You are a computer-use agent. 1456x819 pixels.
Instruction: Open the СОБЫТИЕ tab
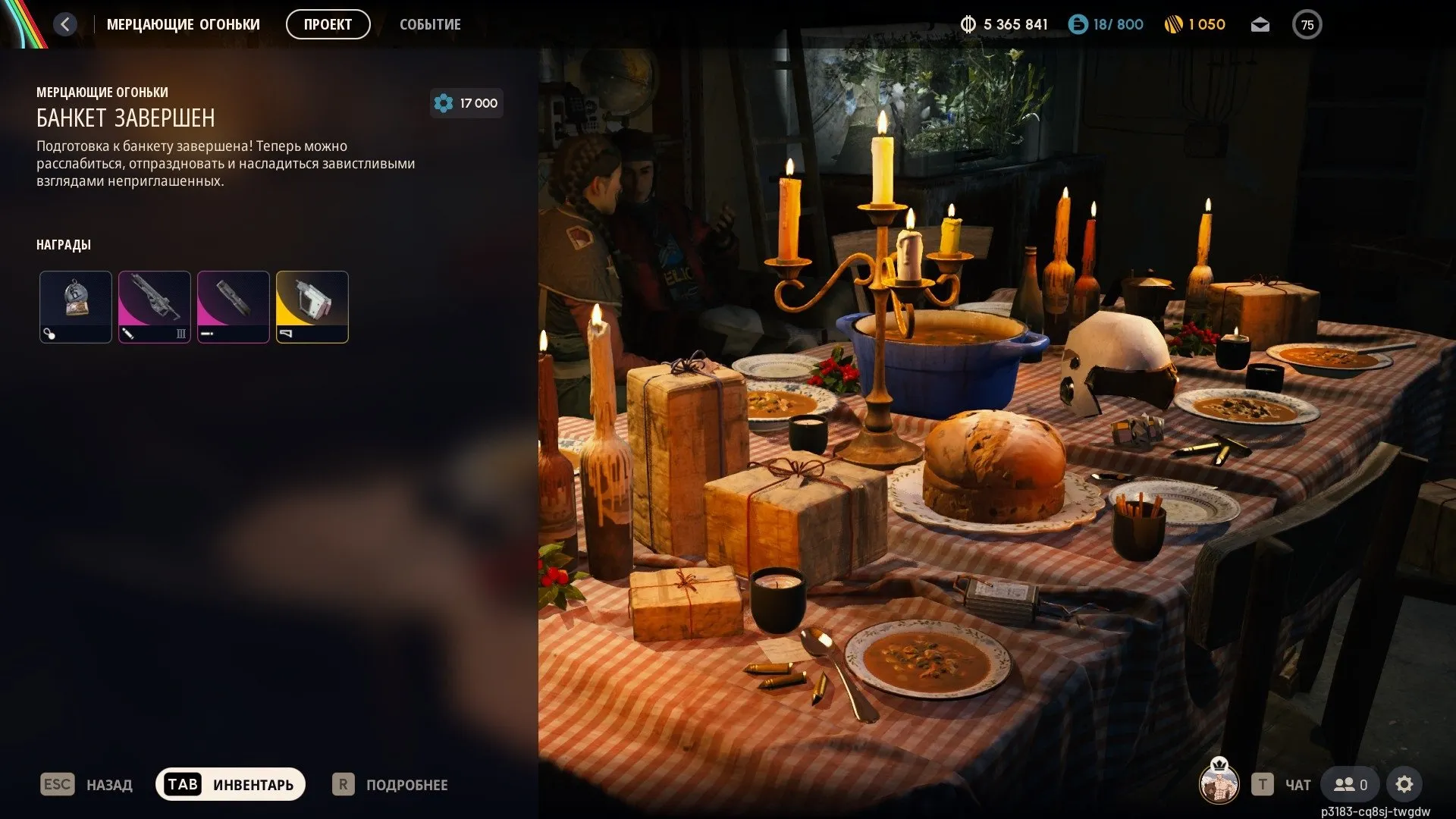(x=430, y=24)
